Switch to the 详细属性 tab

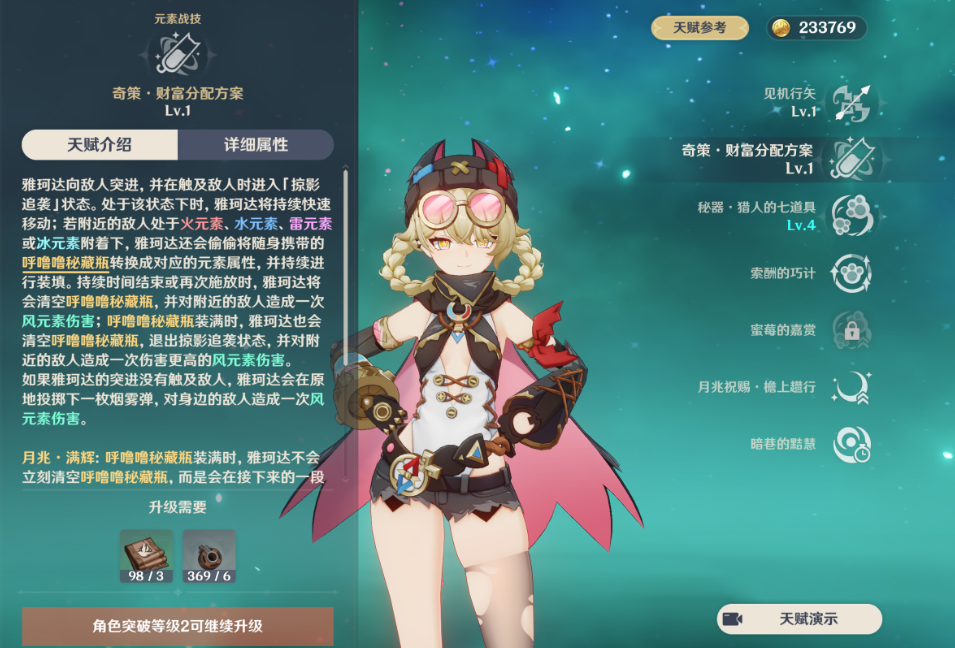point(256,145)
